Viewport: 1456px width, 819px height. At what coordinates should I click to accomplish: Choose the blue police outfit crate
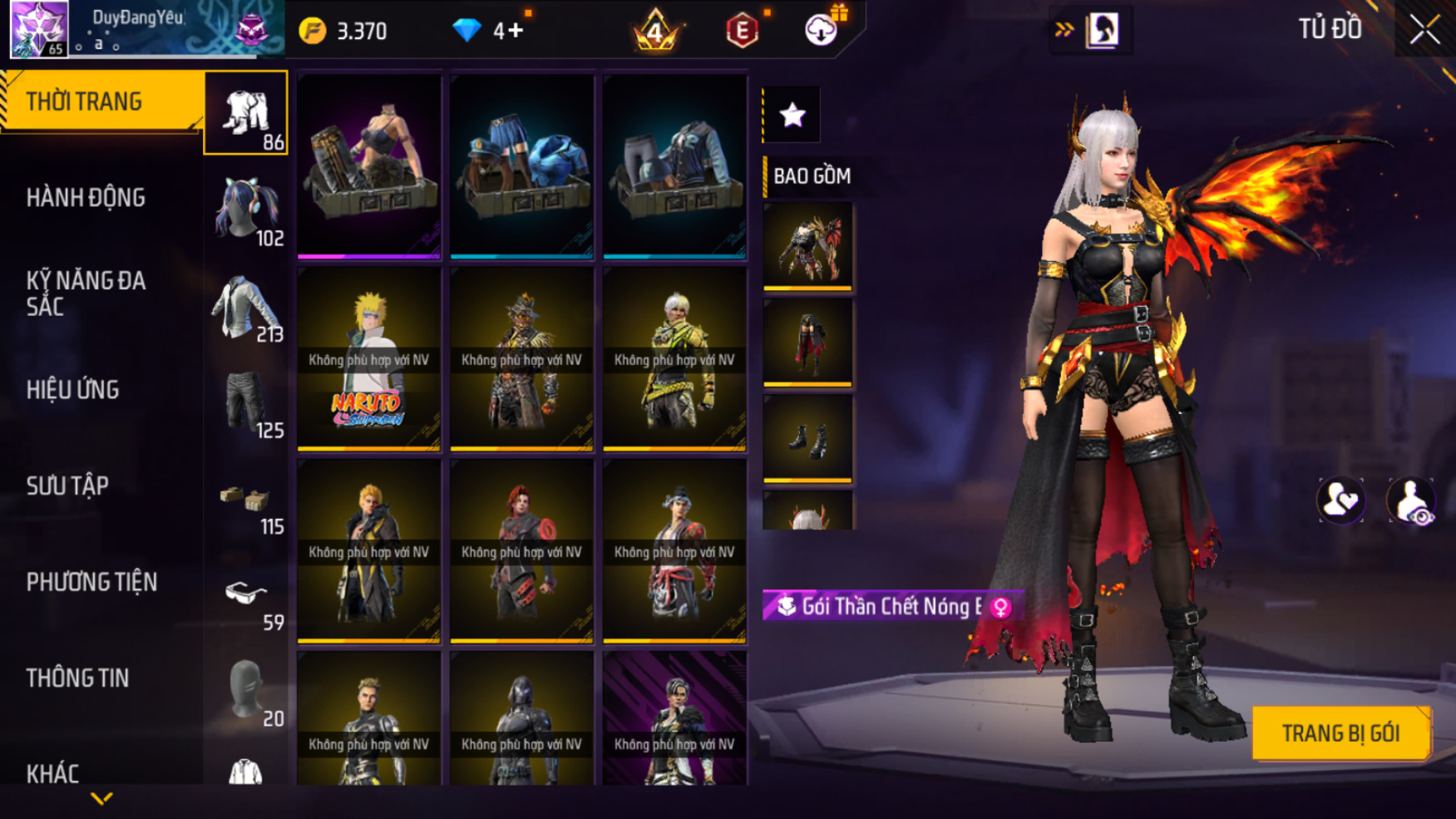tap(521, 166)
